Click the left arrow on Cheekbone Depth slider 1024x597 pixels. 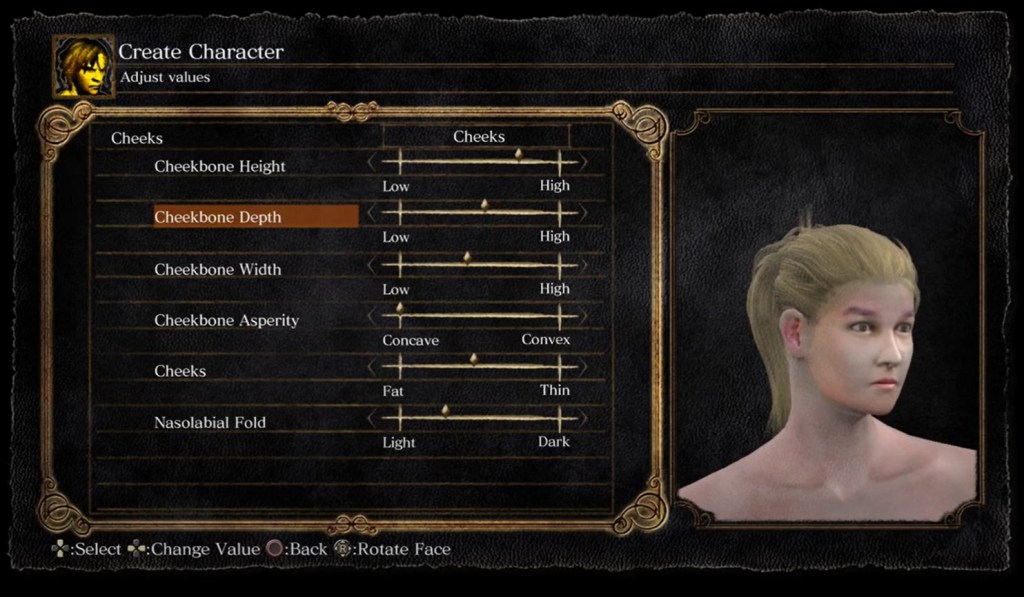[x=372, y=212]
